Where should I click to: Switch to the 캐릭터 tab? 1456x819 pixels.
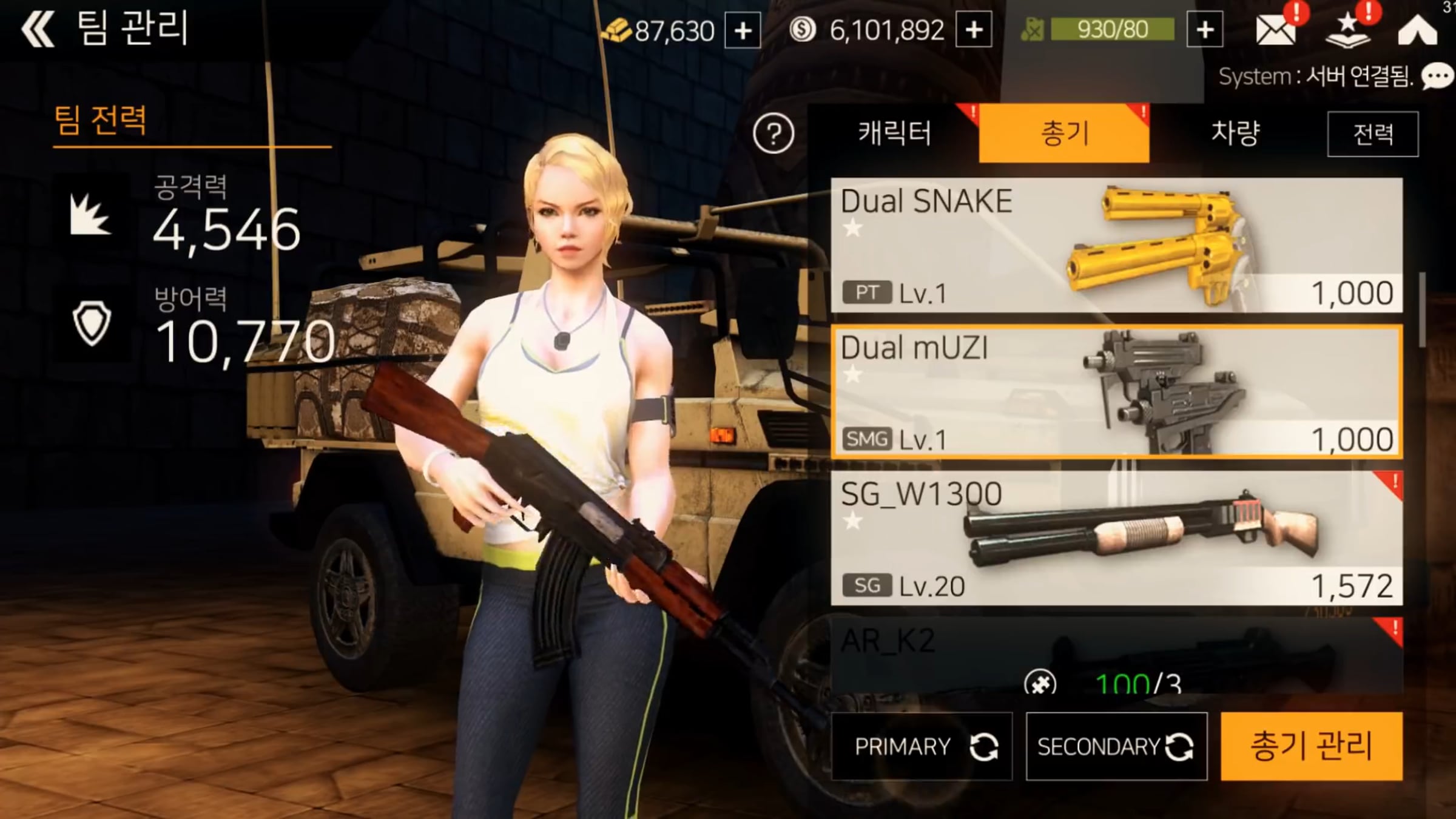pyautogui.click(x=894, y=133)
